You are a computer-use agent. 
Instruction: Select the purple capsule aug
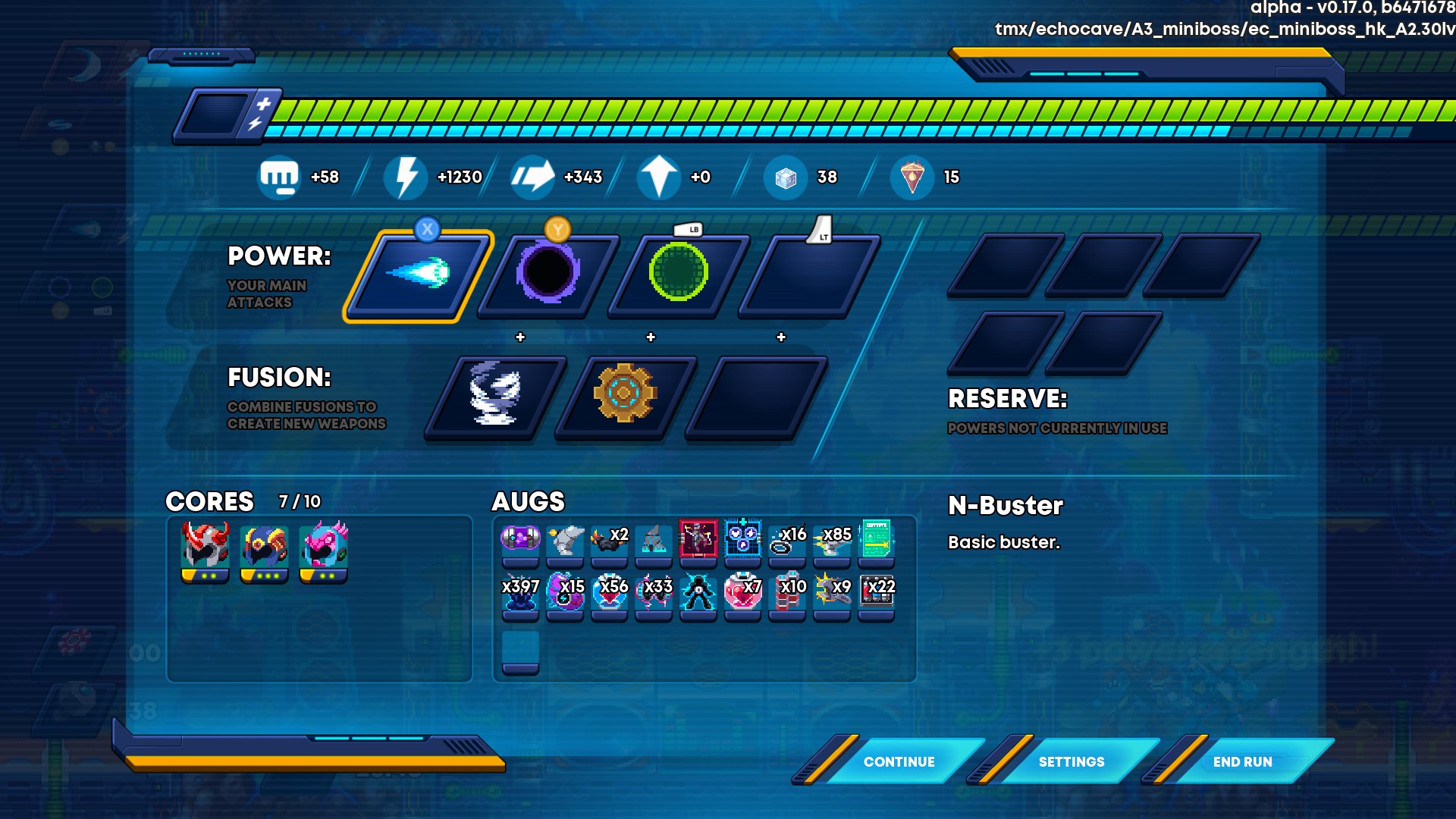pyautogui.click(x=520, y=540)
